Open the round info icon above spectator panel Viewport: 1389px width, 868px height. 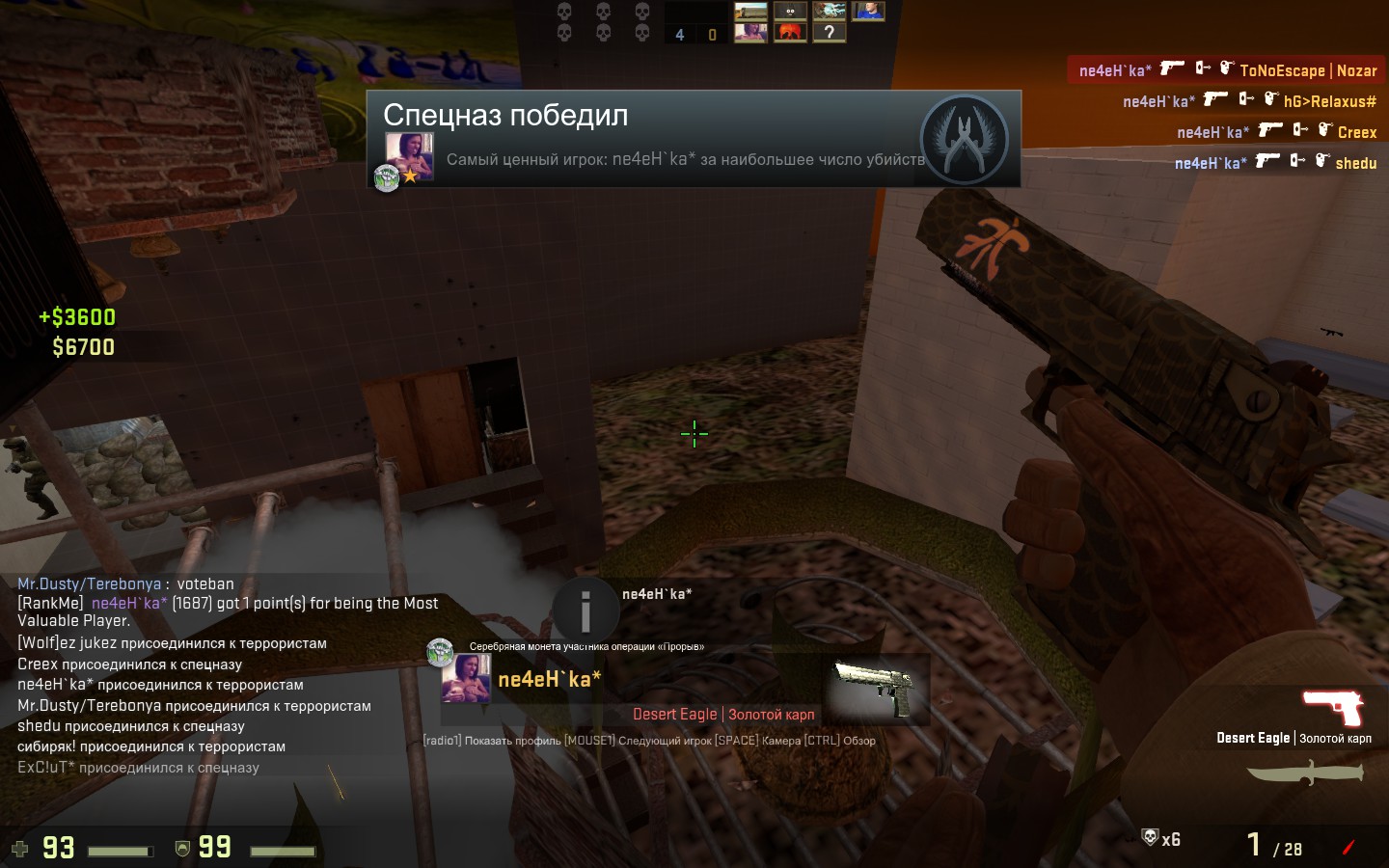(x=585, y=610)
